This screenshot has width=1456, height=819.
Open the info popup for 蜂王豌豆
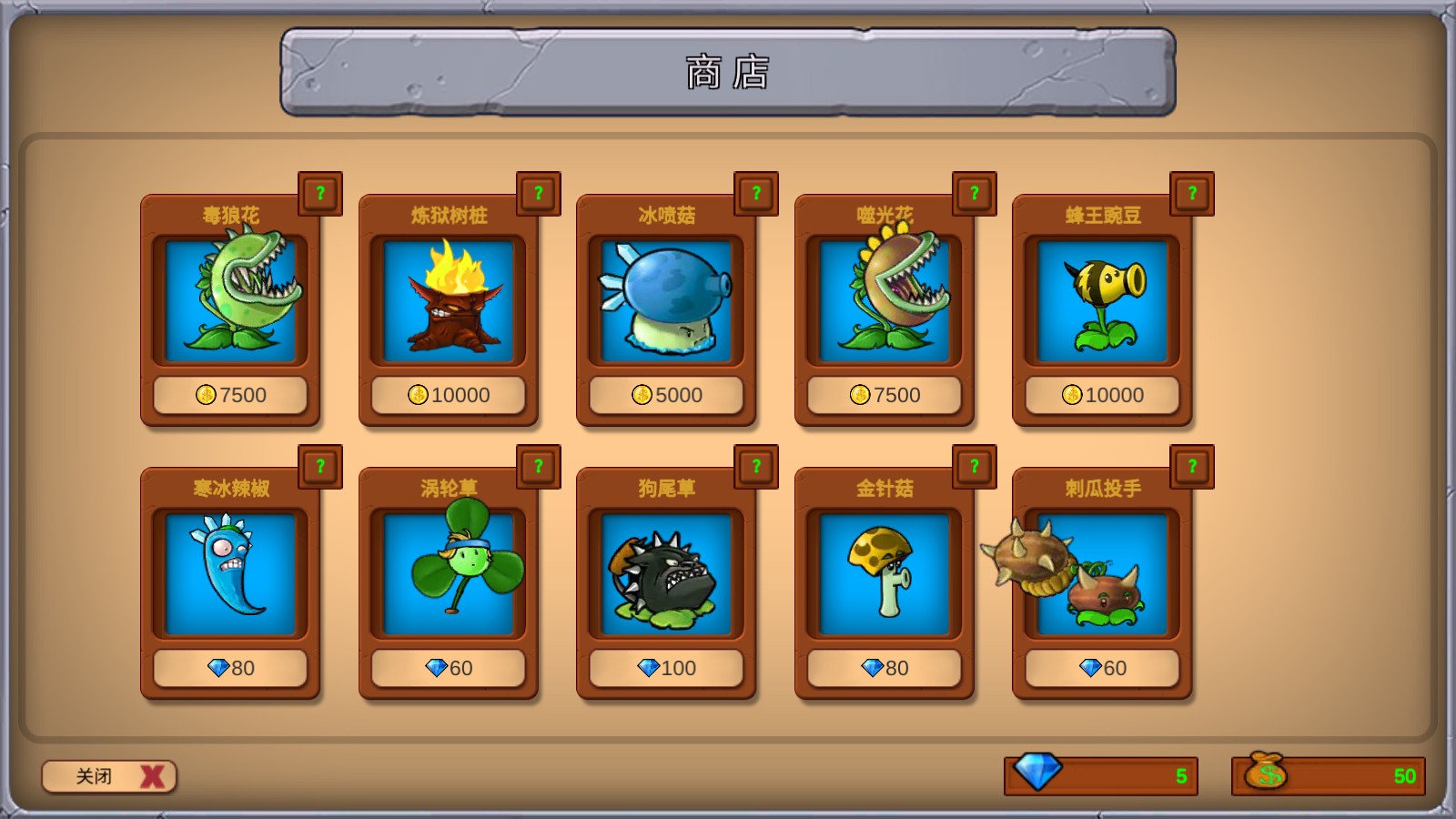[1191, 192]
